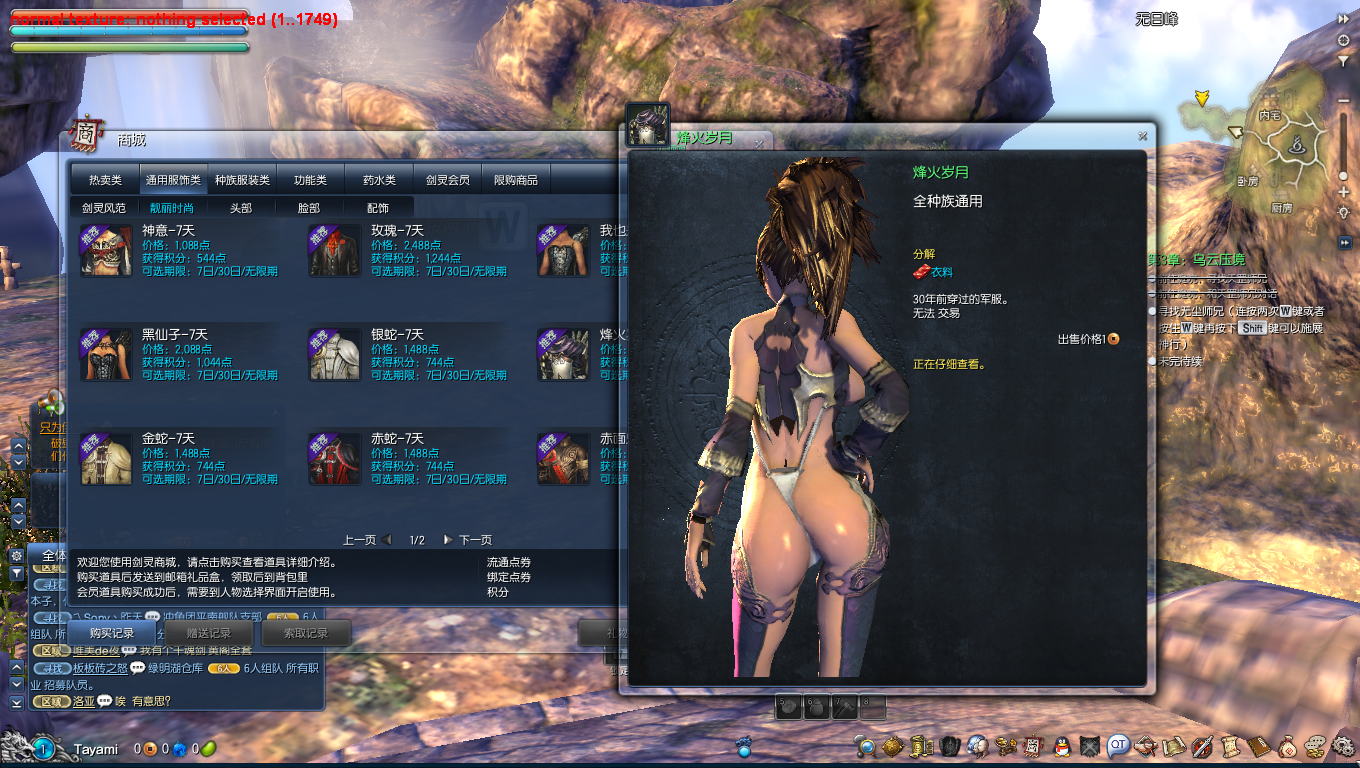Viewport: 1360px width, 768px height.
Task: Open the 剑灵会员 tab
Action: coord(447,180)
